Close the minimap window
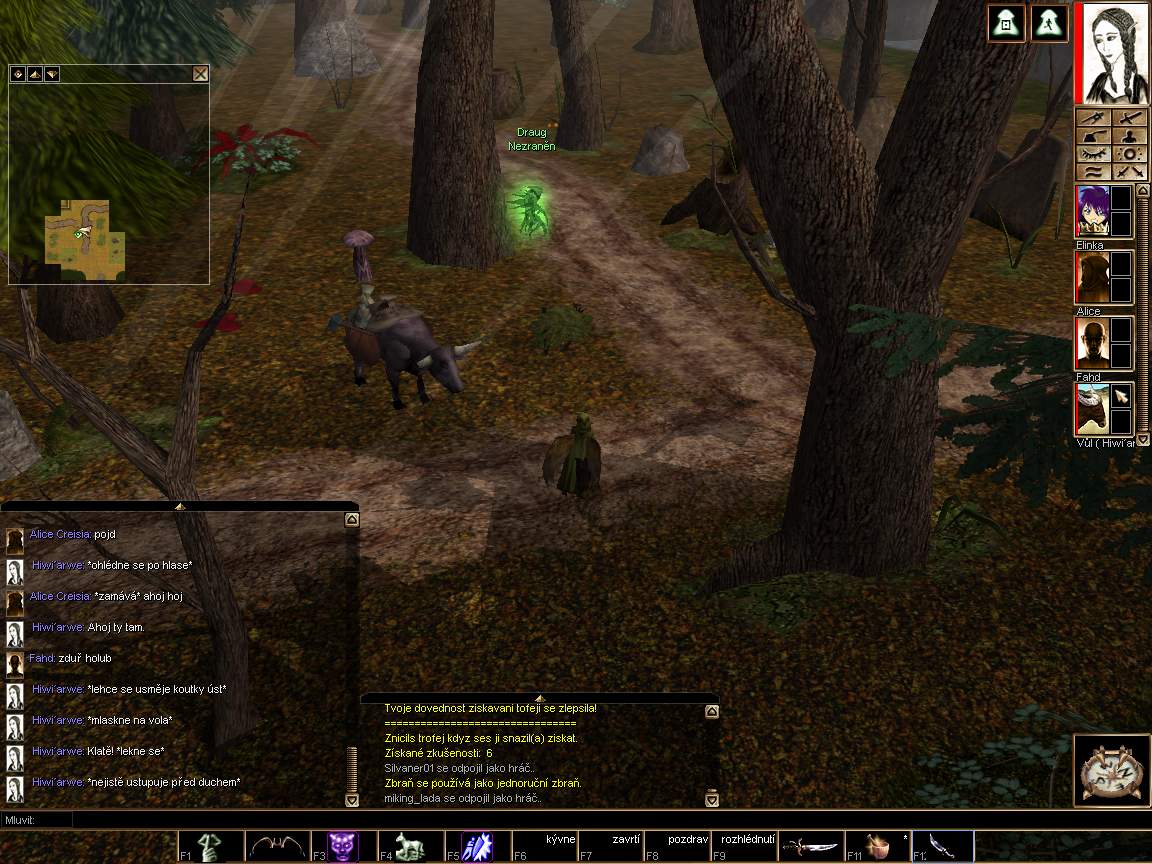The width and height of the screenshot is (1152, 864). [200, 73]
